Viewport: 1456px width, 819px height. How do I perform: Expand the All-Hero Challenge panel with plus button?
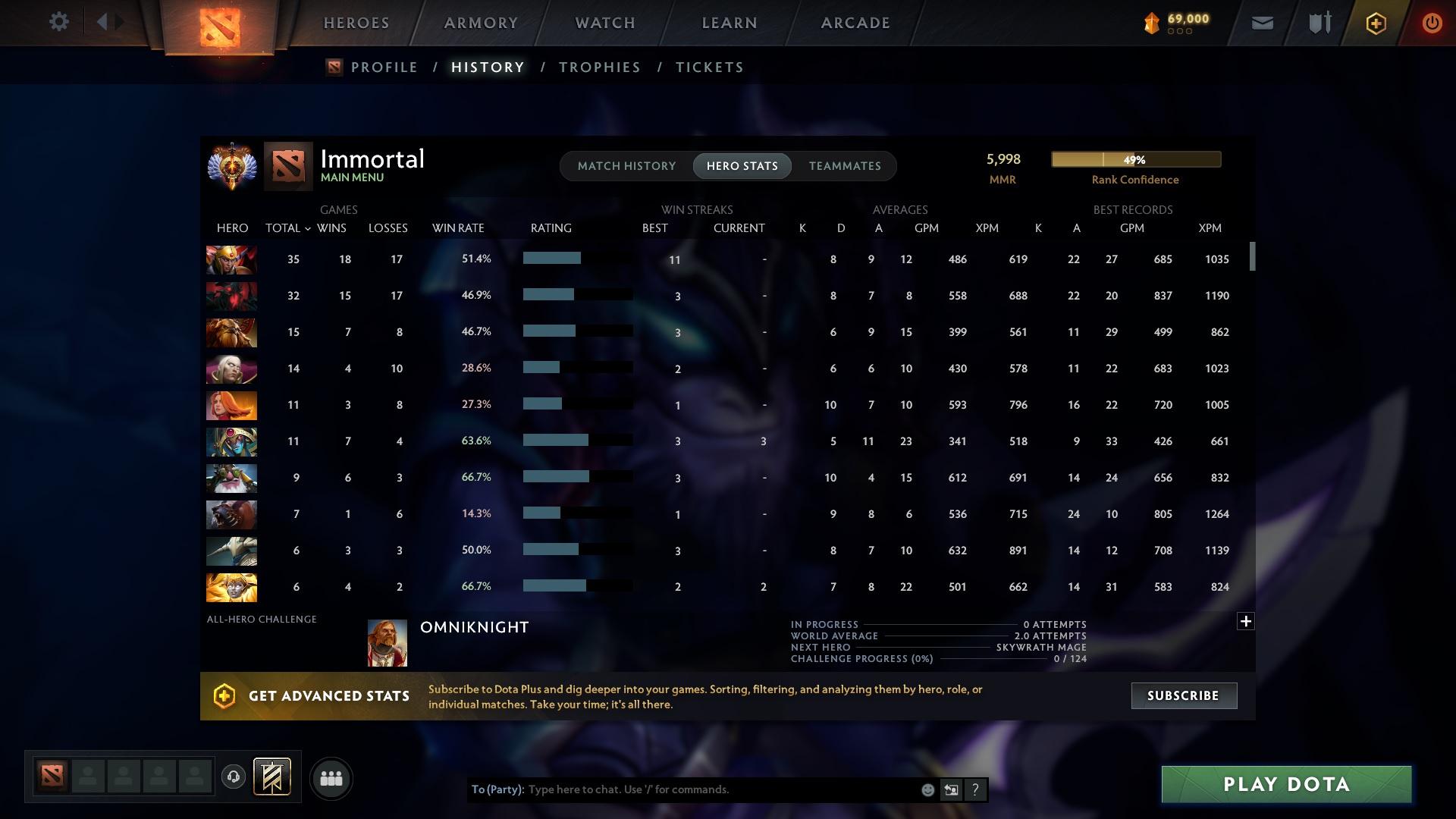1246,620
